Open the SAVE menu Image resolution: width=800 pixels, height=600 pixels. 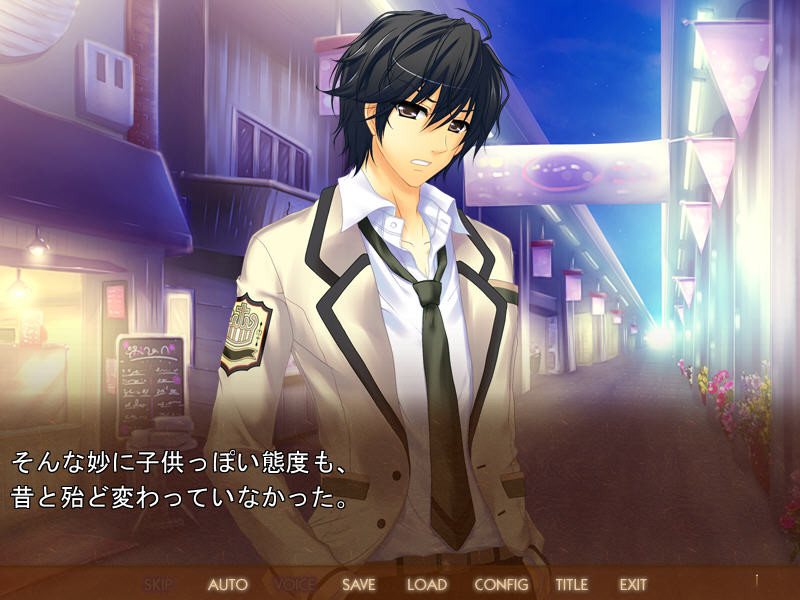(359, 584)
